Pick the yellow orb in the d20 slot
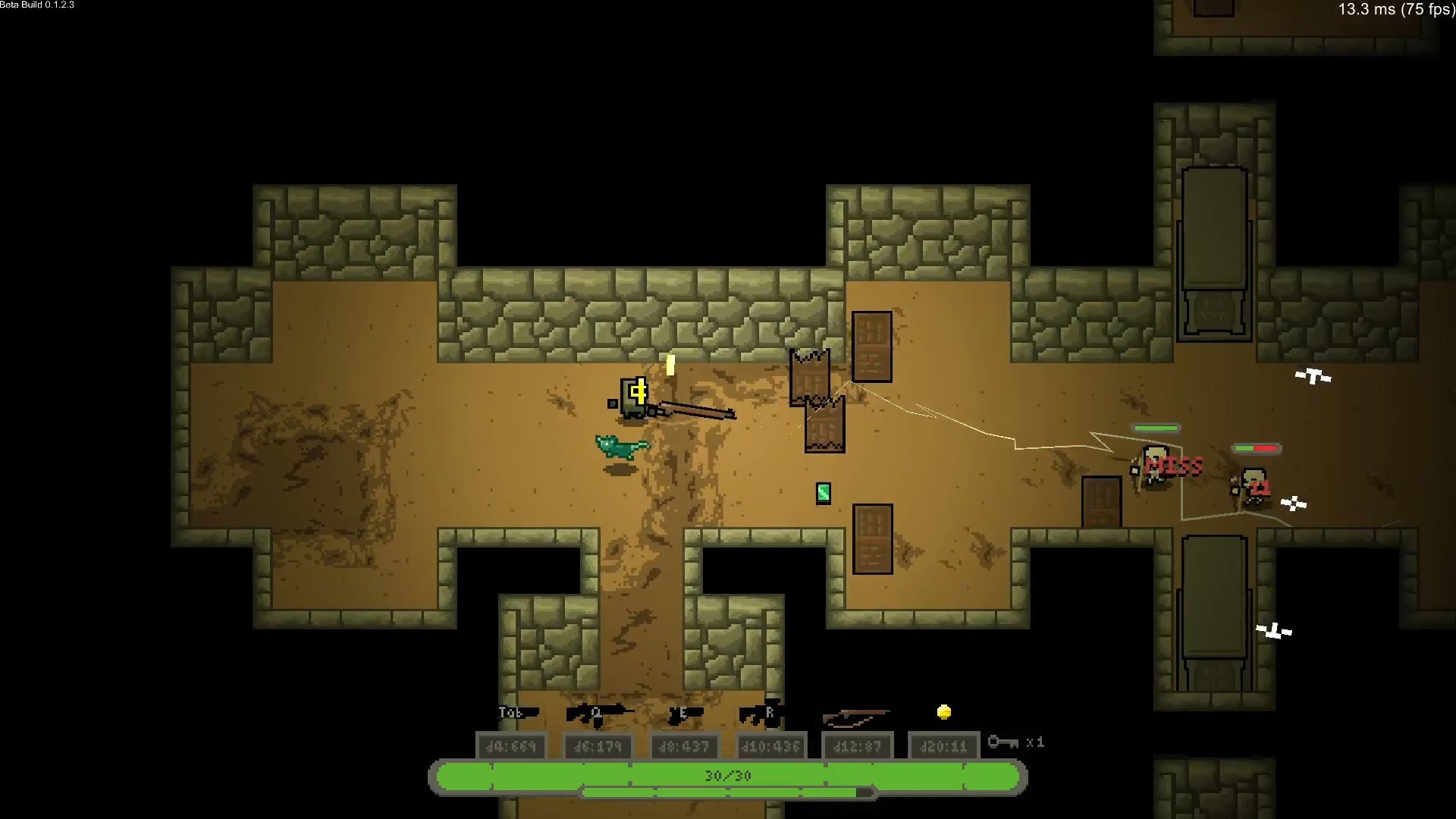Screen dimensions: 1456x819 (944, 712)
